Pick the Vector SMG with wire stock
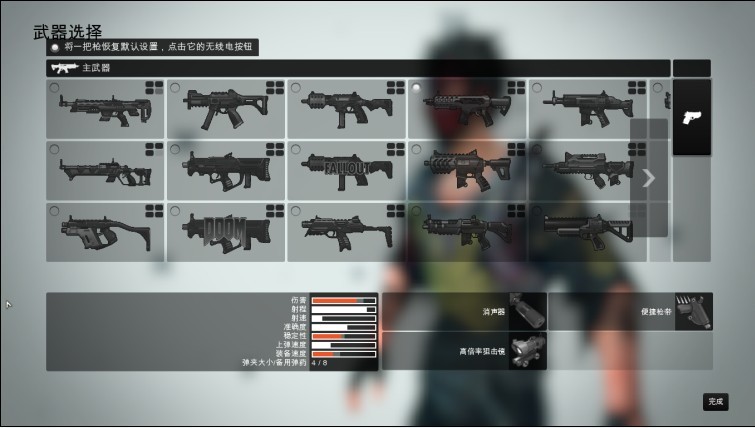The height and width of the screenshot is (428, 755). (105, 231)
